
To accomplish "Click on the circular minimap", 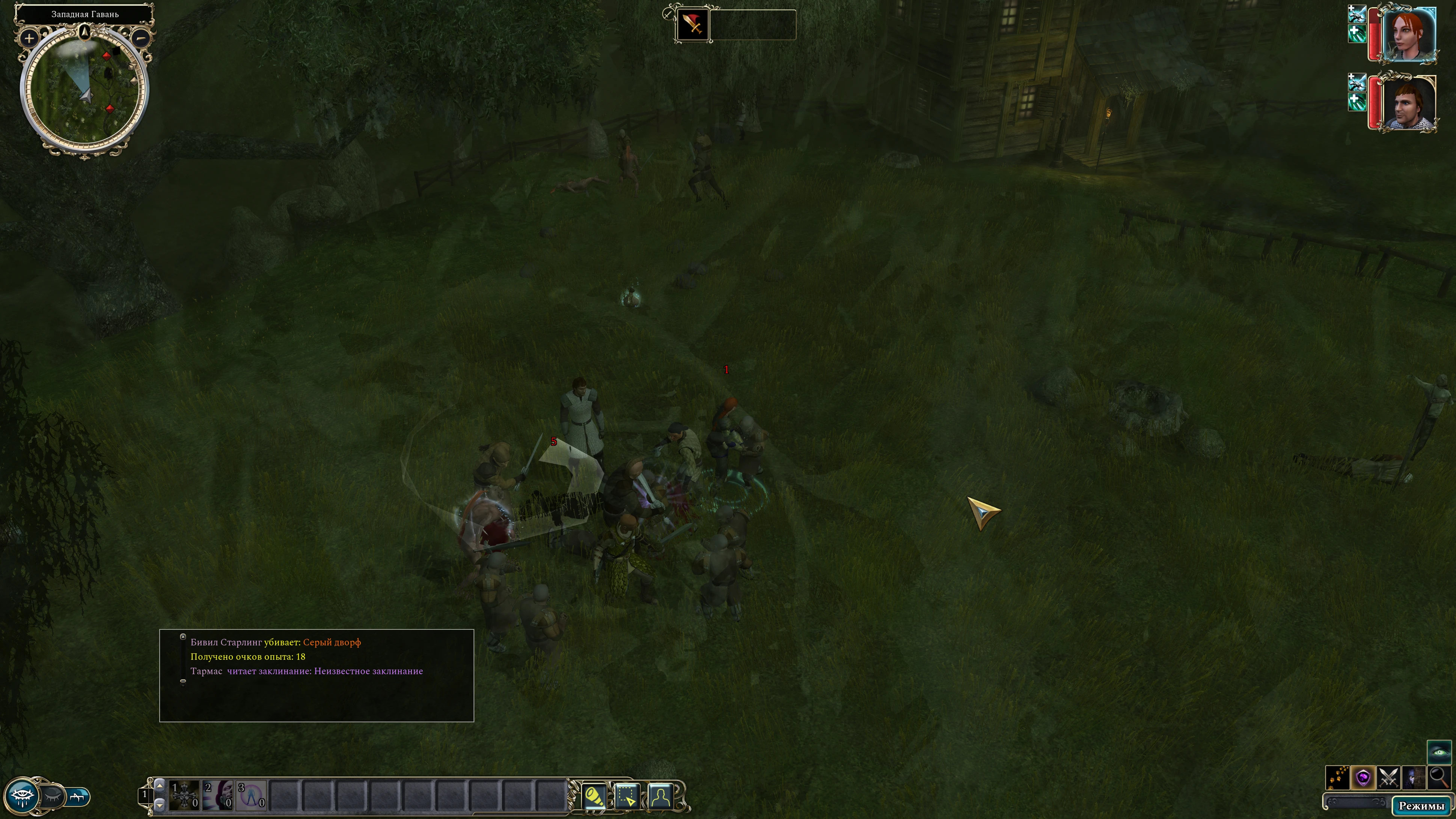I will point(85,90).
